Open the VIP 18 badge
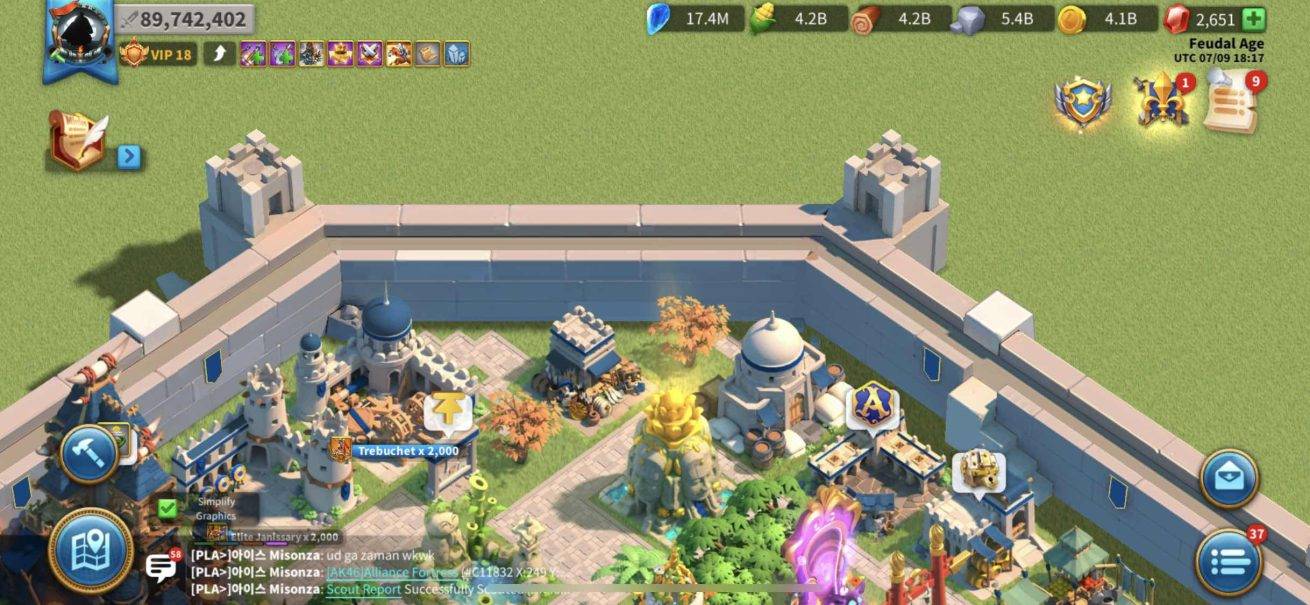 [157, 54]
